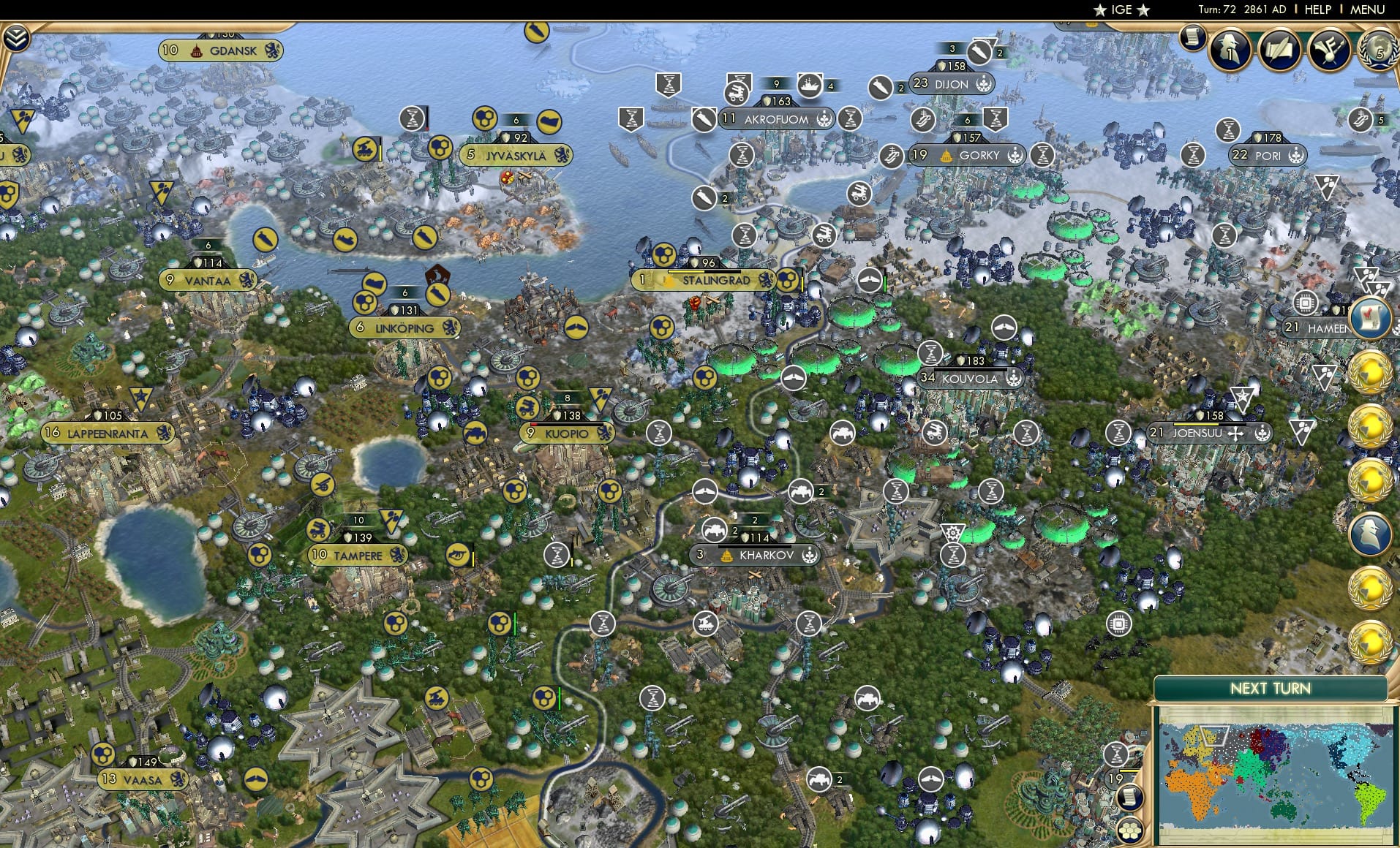
Task: Open the World Congress globe icon showing 5
Action: click(1378, 50)
